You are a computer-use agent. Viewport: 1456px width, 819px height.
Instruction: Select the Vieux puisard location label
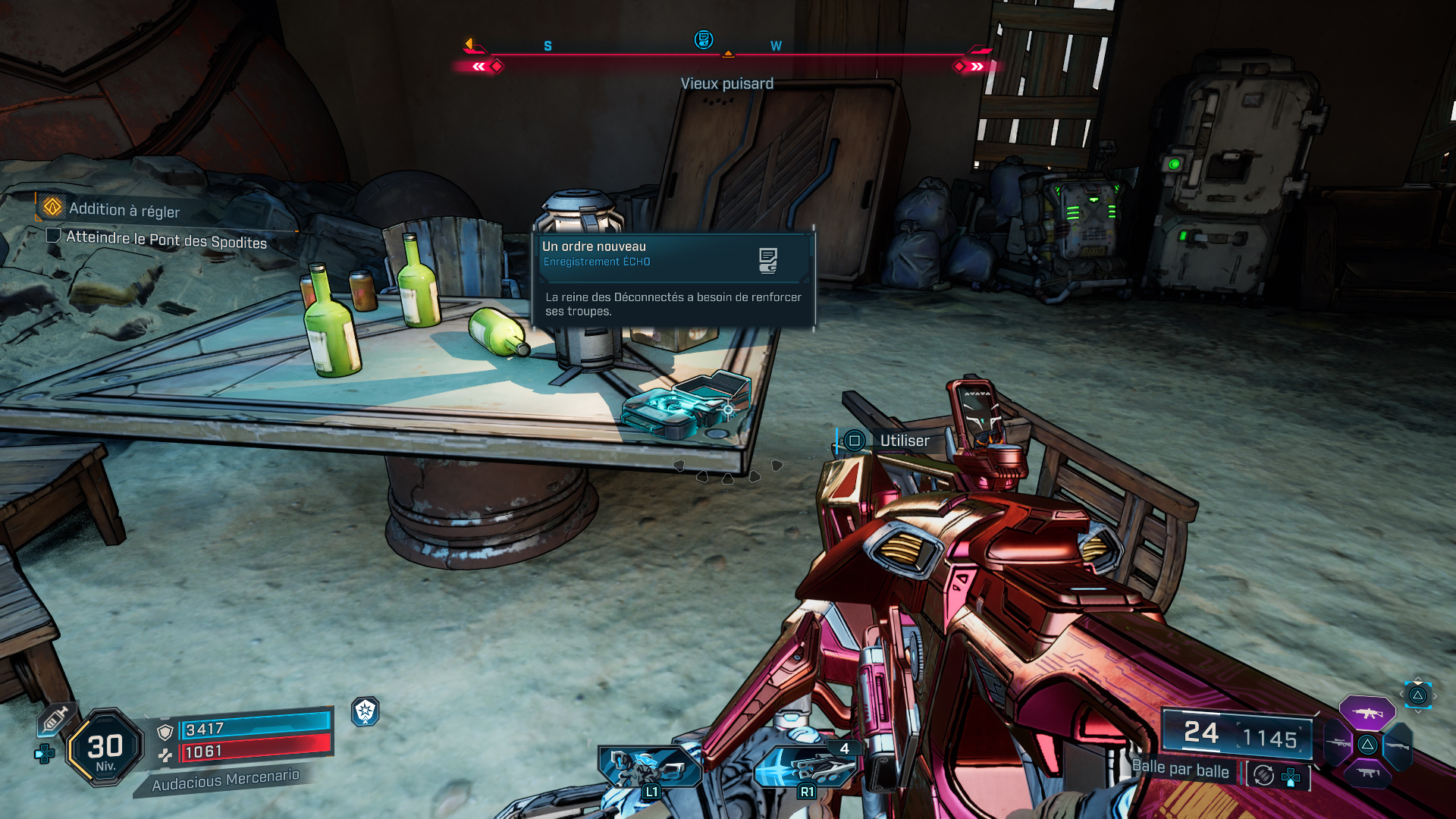[x=726, y=83]
